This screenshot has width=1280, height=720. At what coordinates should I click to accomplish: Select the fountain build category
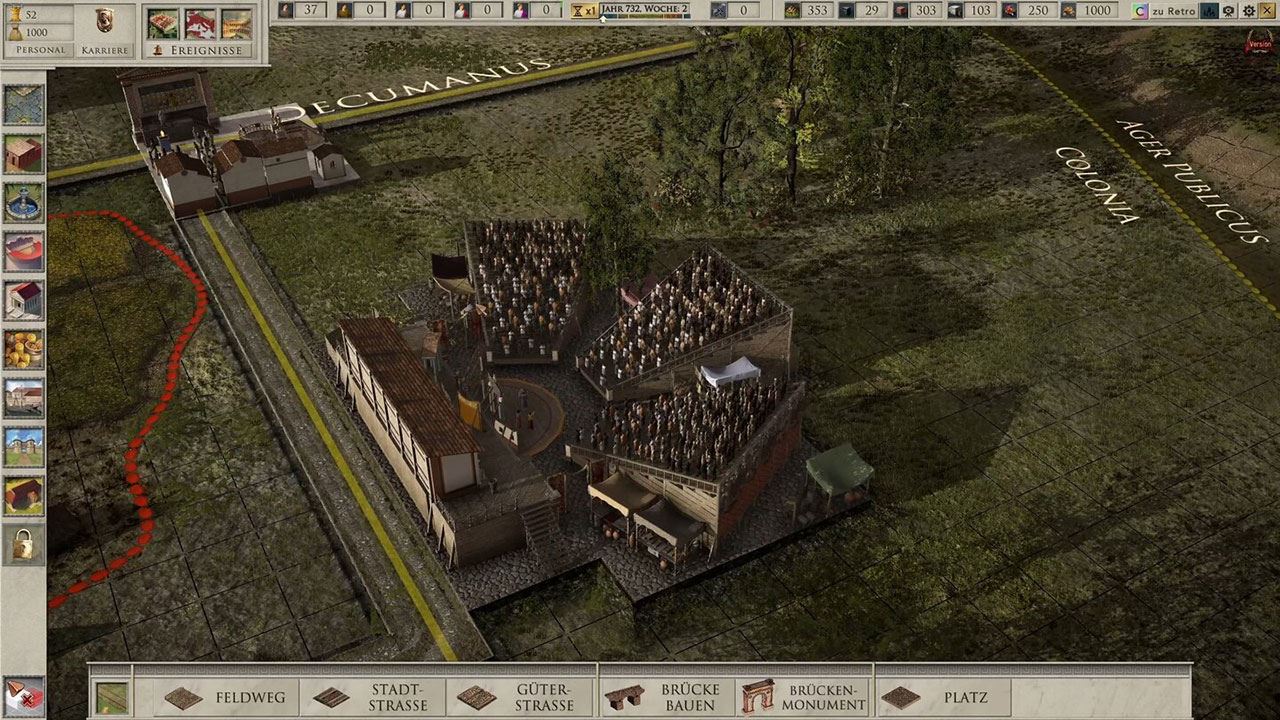click(23, 203)
